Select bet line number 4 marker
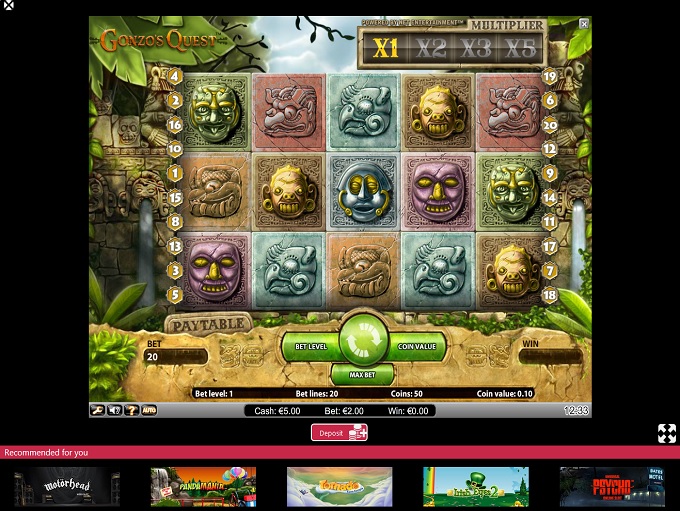 174,76
